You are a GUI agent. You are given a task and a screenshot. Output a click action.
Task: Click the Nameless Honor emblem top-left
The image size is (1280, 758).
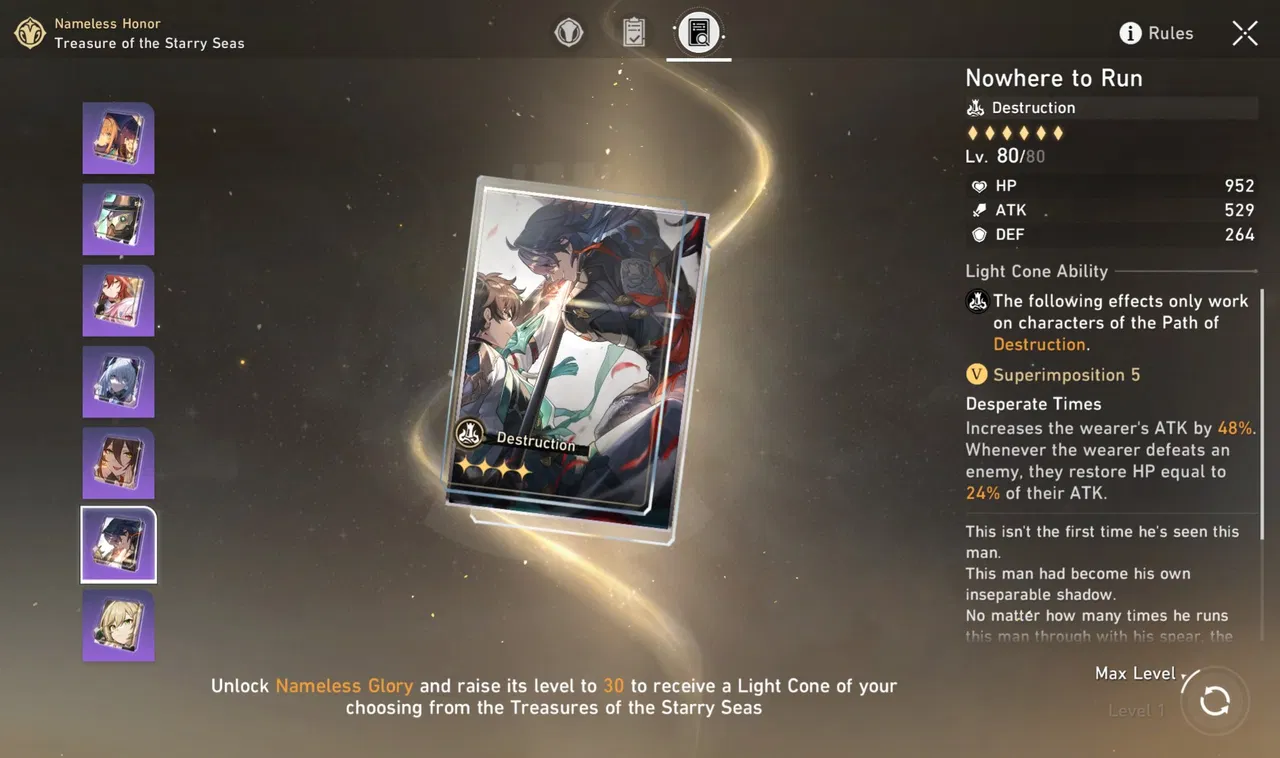point(29,33)
